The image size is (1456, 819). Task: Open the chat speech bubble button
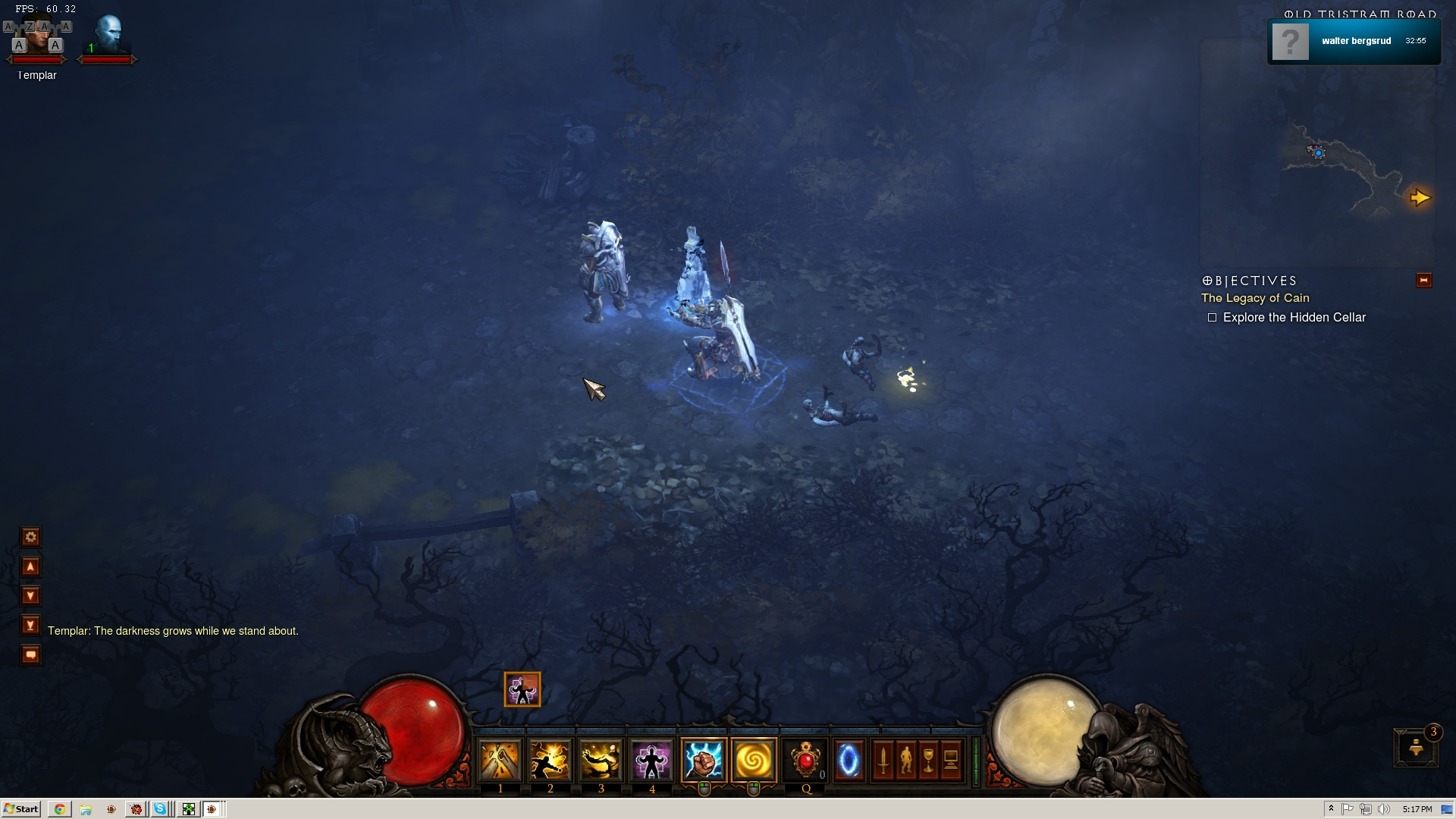30,654
